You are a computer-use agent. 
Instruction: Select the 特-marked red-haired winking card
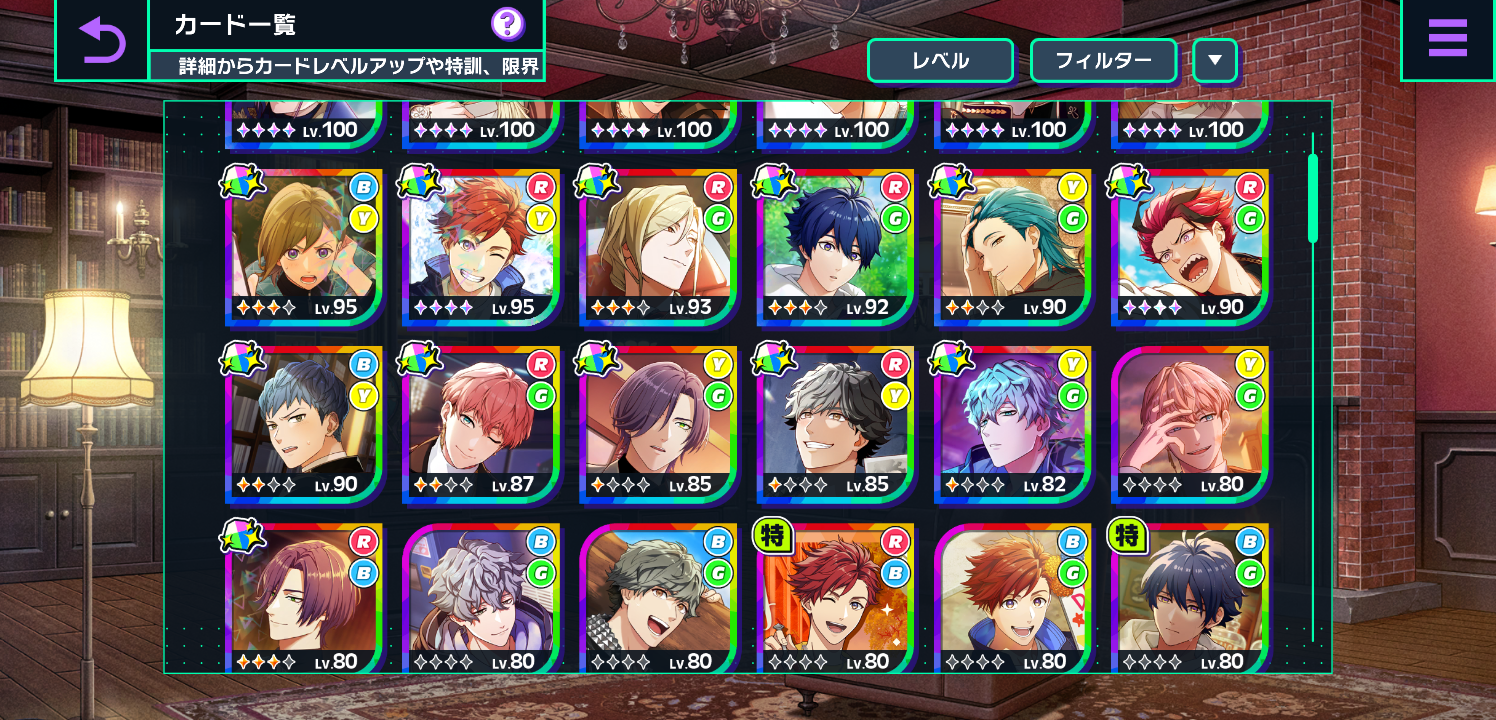pos(835,598)
